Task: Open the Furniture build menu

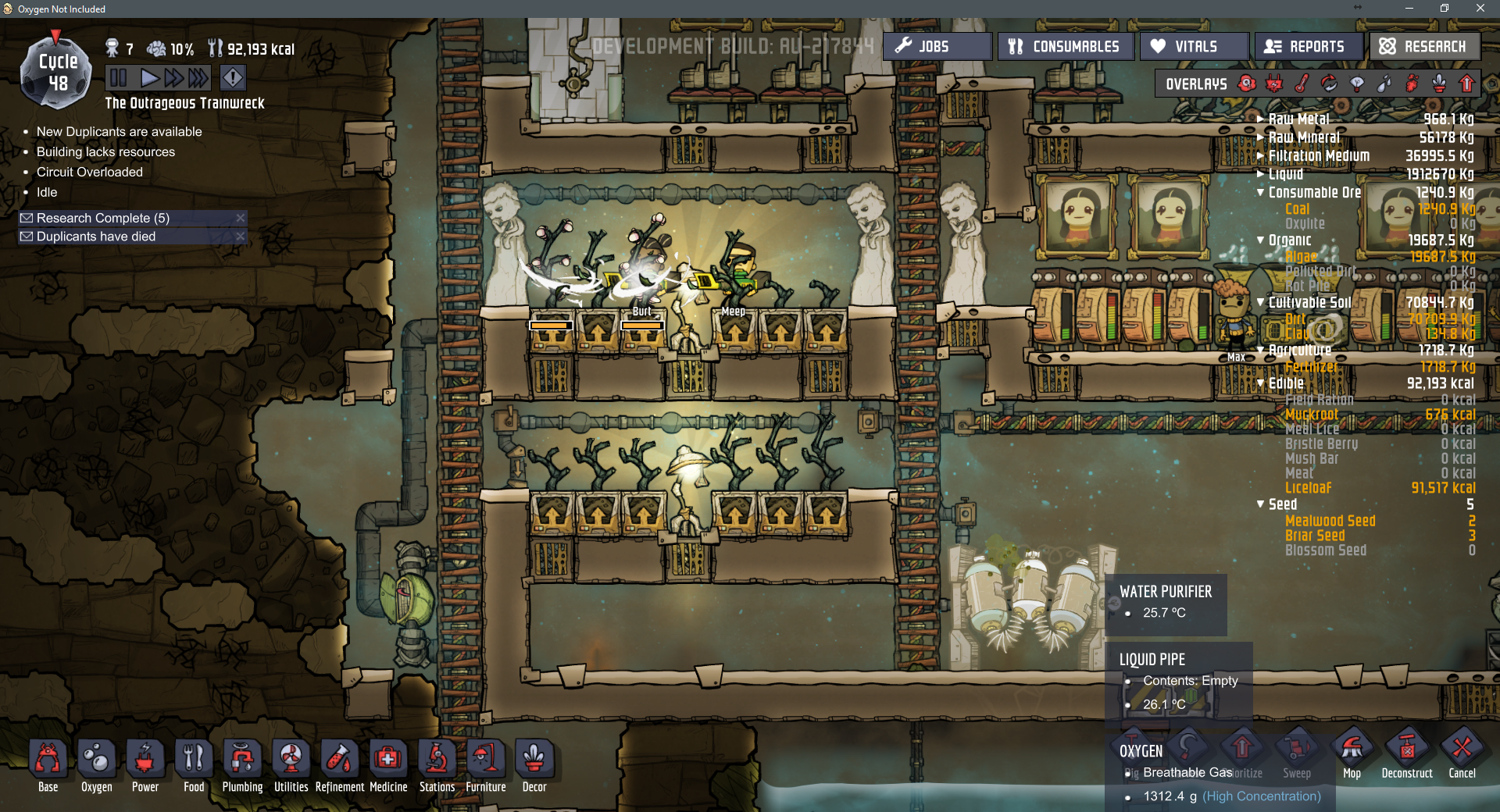Action: (x=486, y=766)
